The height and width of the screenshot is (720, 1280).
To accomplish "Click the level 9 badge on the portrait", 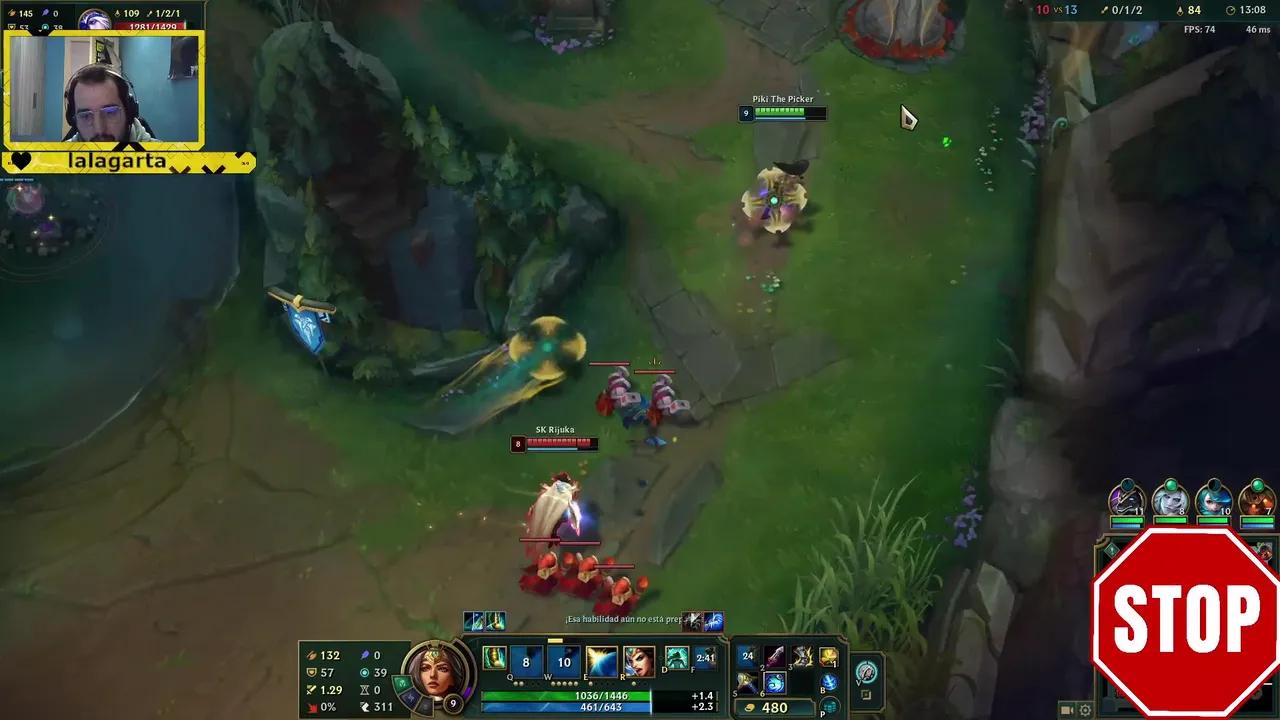I will [452, 704].
